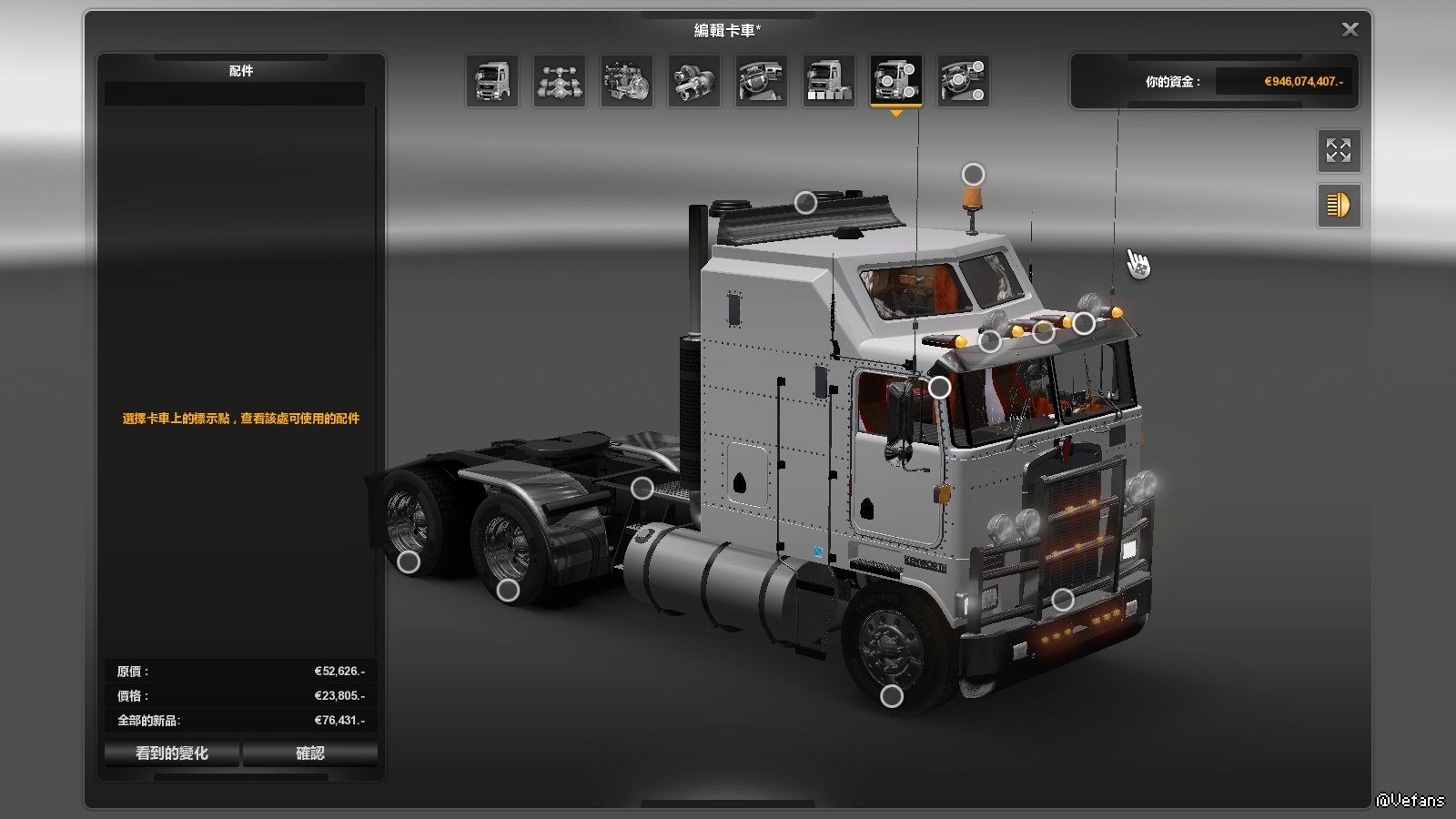Screen dimensions: 1456x819
Task: Open the cab selection tab
Action: [492, 81]
